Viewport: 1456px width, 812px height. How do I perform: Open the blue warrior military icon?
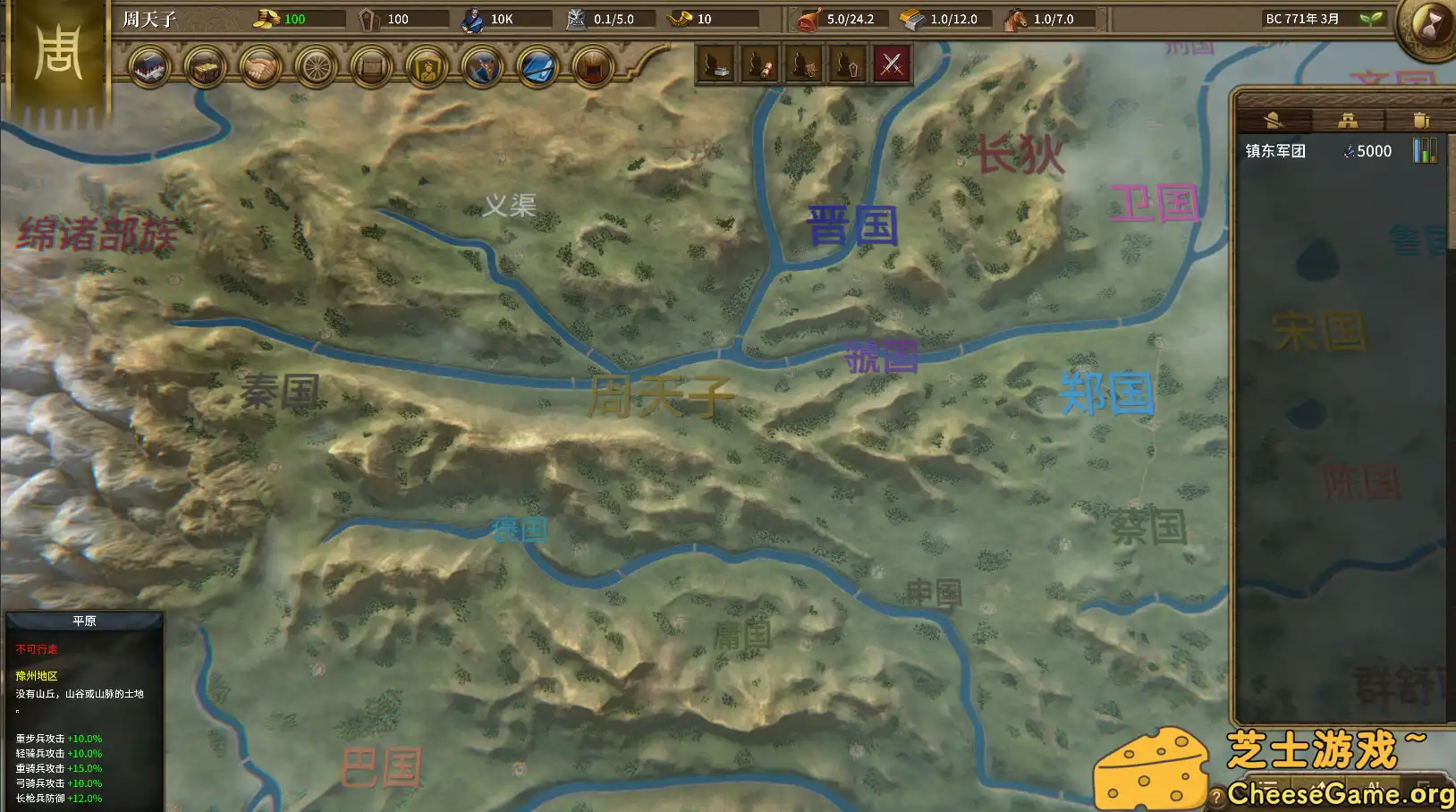[x=483, y=67]
